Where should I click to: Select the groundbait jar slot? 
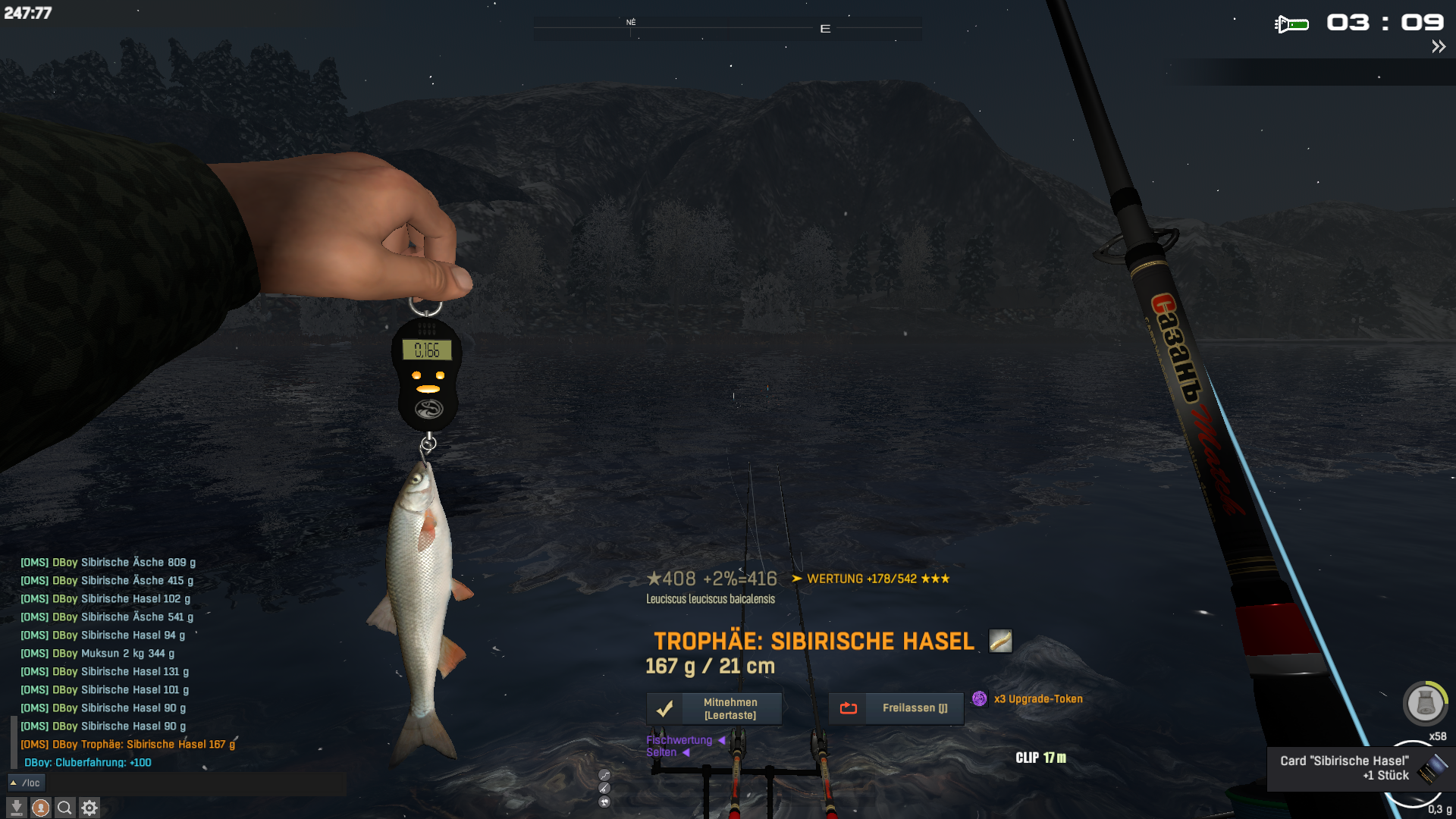click(1425, 704)
